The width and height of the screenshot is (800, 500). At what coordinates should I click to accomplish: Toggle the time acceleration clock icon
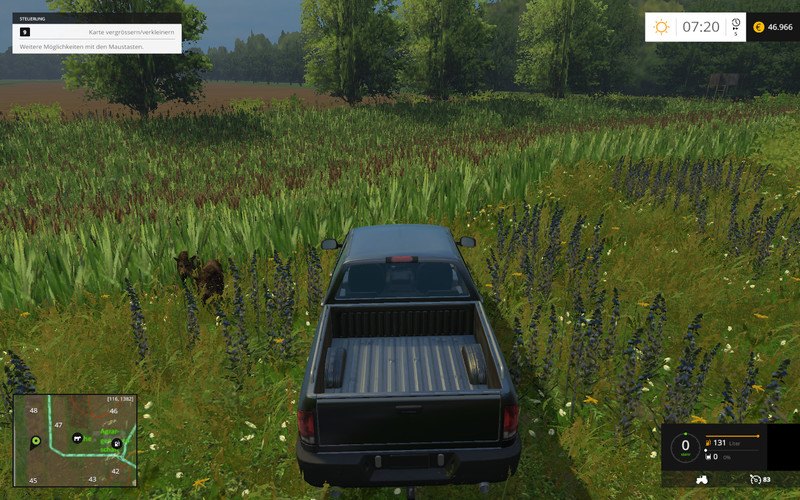[x=736, y=24]
